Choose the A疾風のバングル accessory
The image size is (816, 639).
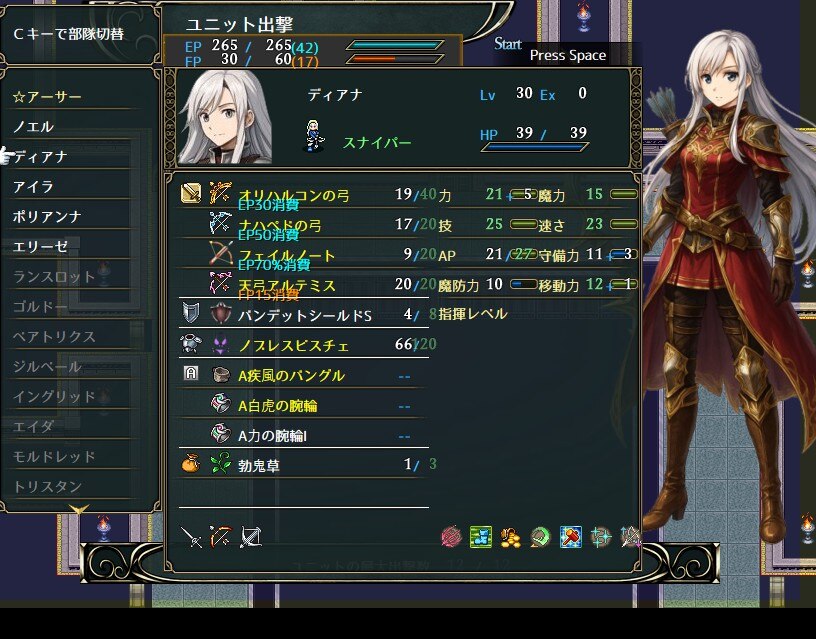[291, 375]
